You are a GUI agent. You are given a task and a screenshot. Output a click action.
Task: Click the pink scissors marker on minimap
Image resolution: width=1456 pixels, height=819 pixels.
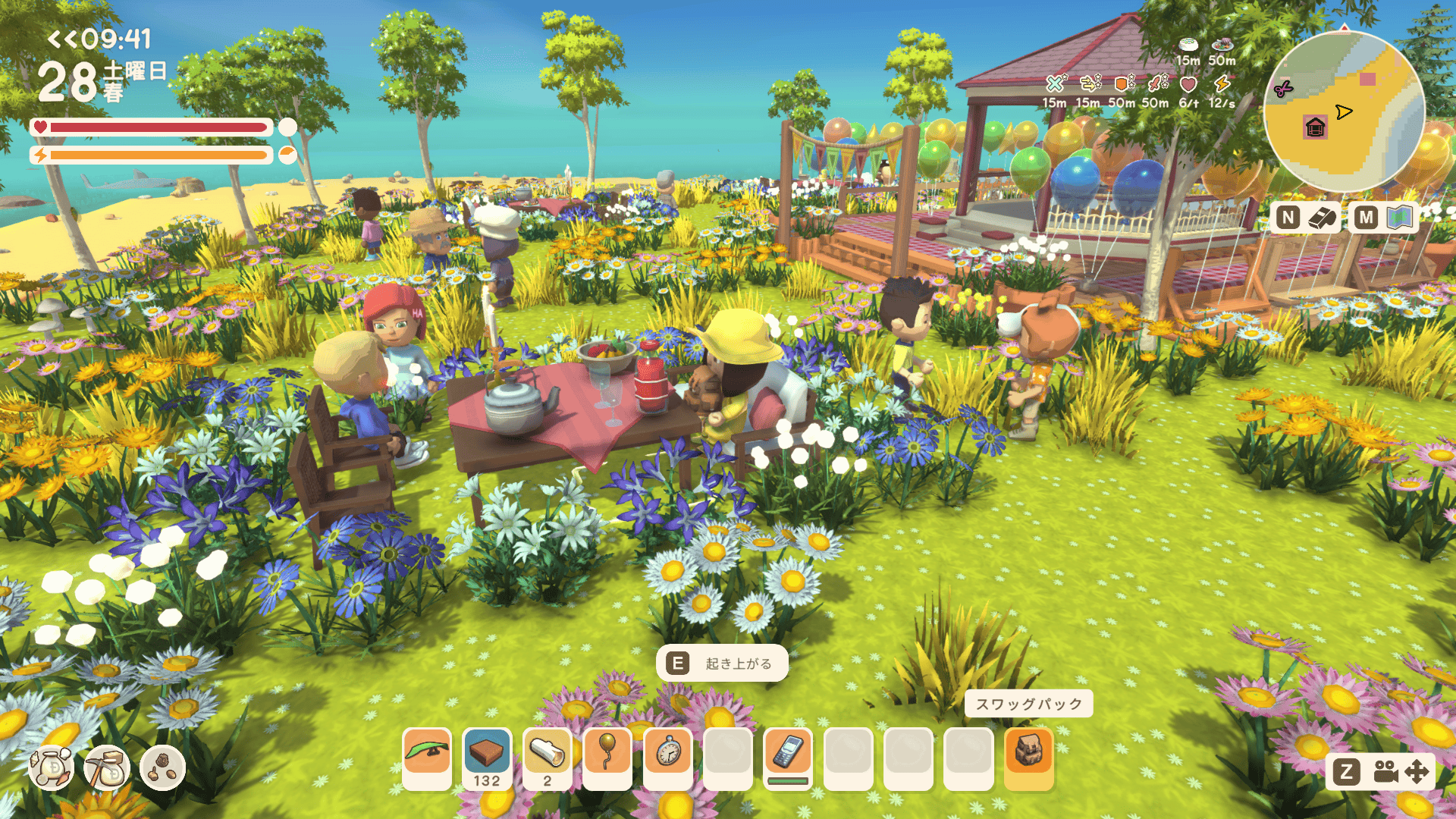(x=1283, y=89)
